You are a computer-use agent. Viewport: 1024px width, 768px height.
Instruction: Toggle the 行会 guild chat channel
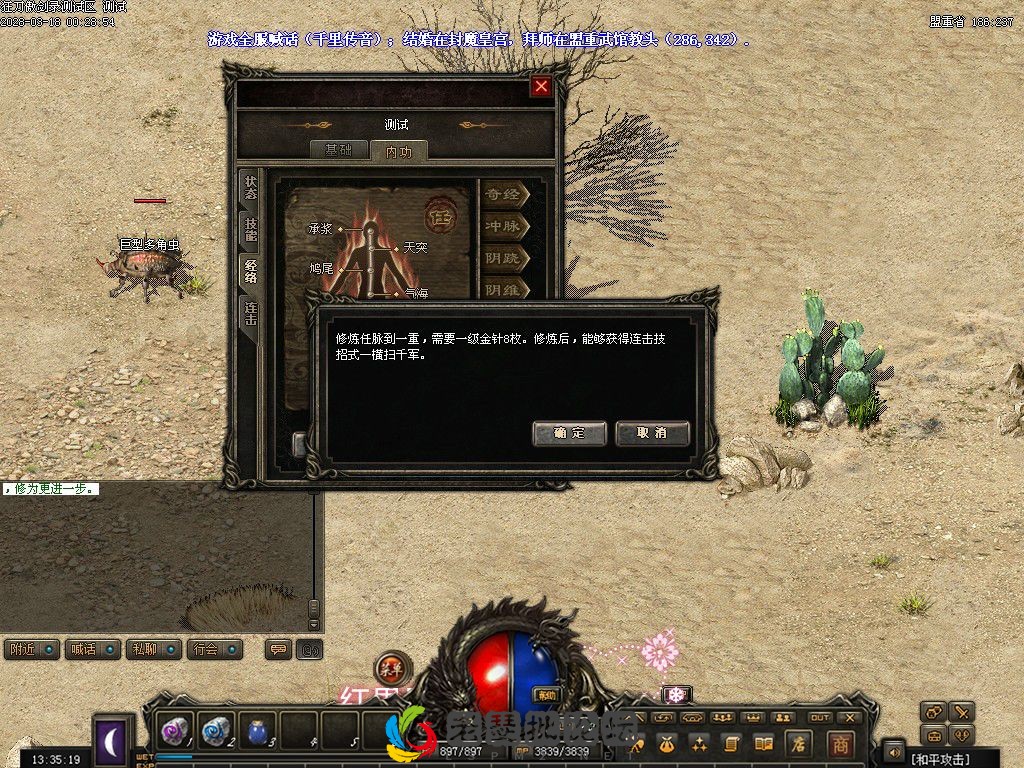(216, 649)
